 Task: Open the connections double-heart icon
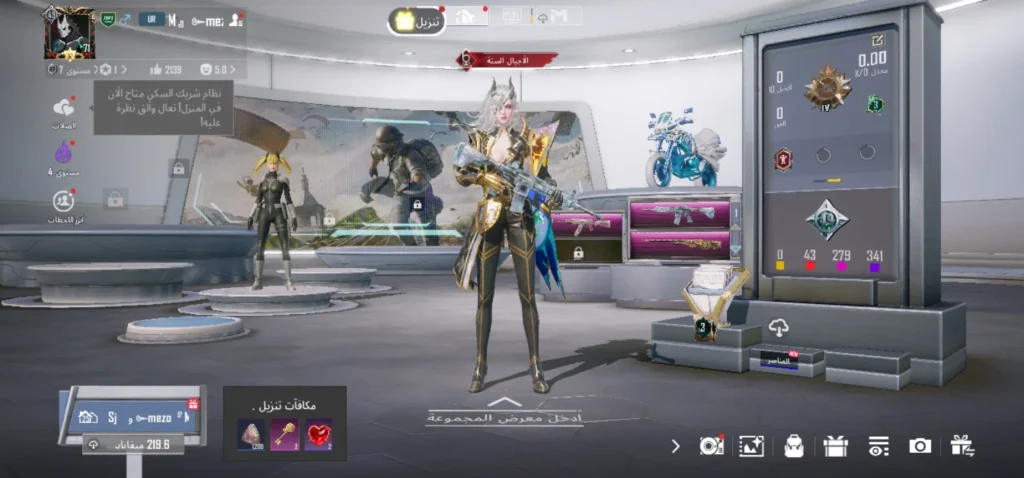pyautogui.click(x=64, y=108)
